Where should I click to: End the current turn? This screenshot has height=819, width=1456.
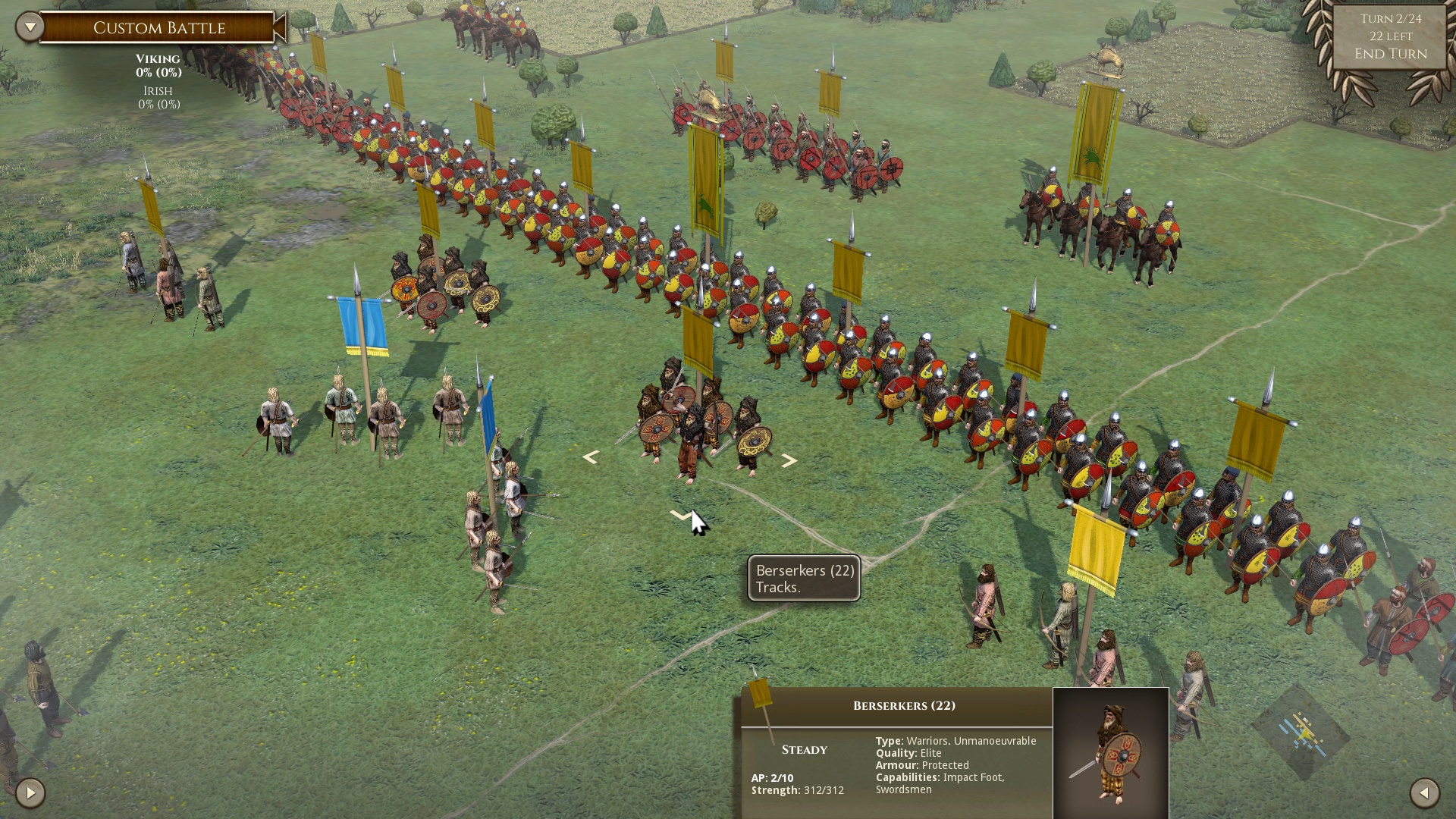pos(1390,54)
